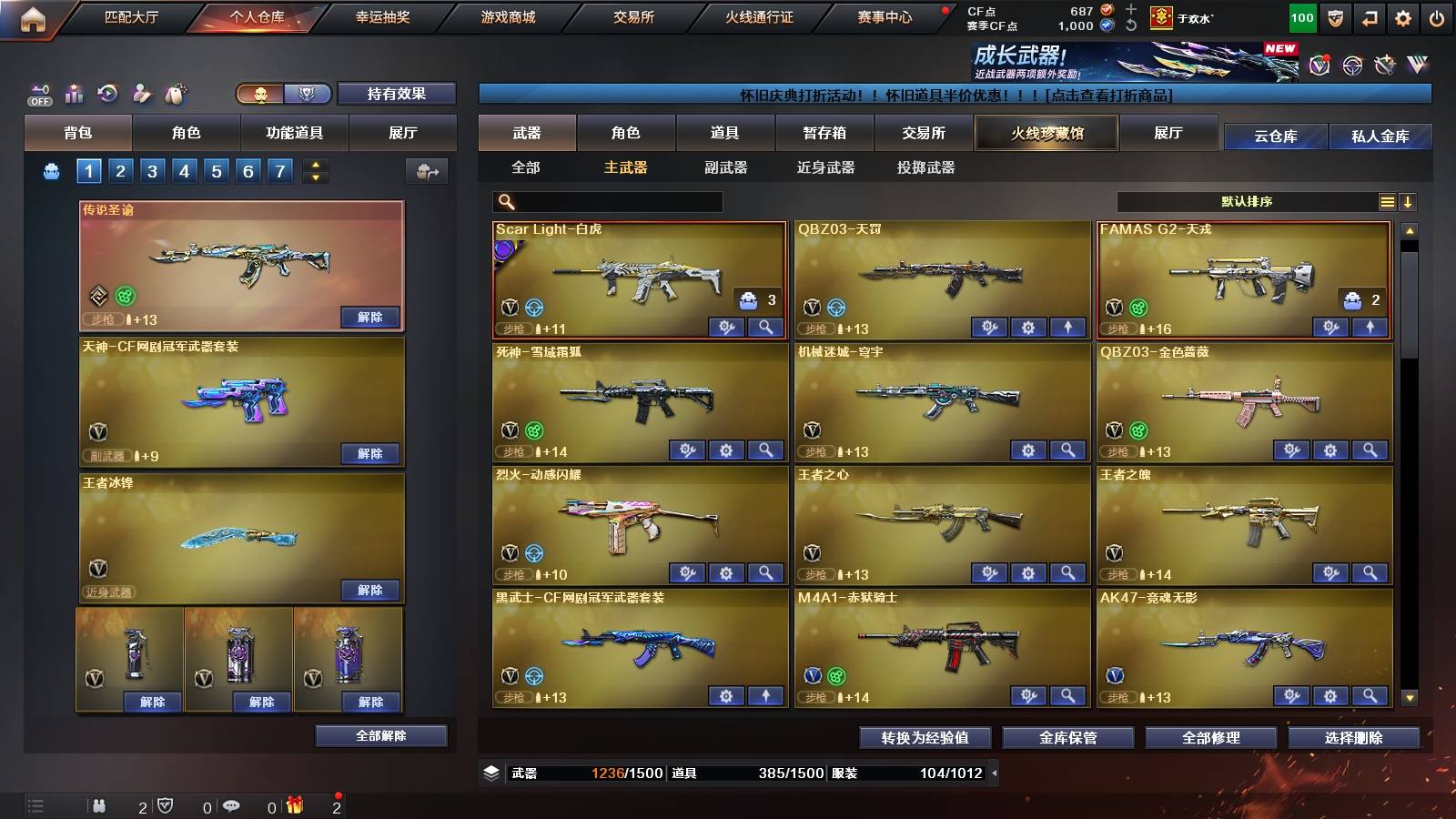Open the statistics bar chart icon

(73, 94)
